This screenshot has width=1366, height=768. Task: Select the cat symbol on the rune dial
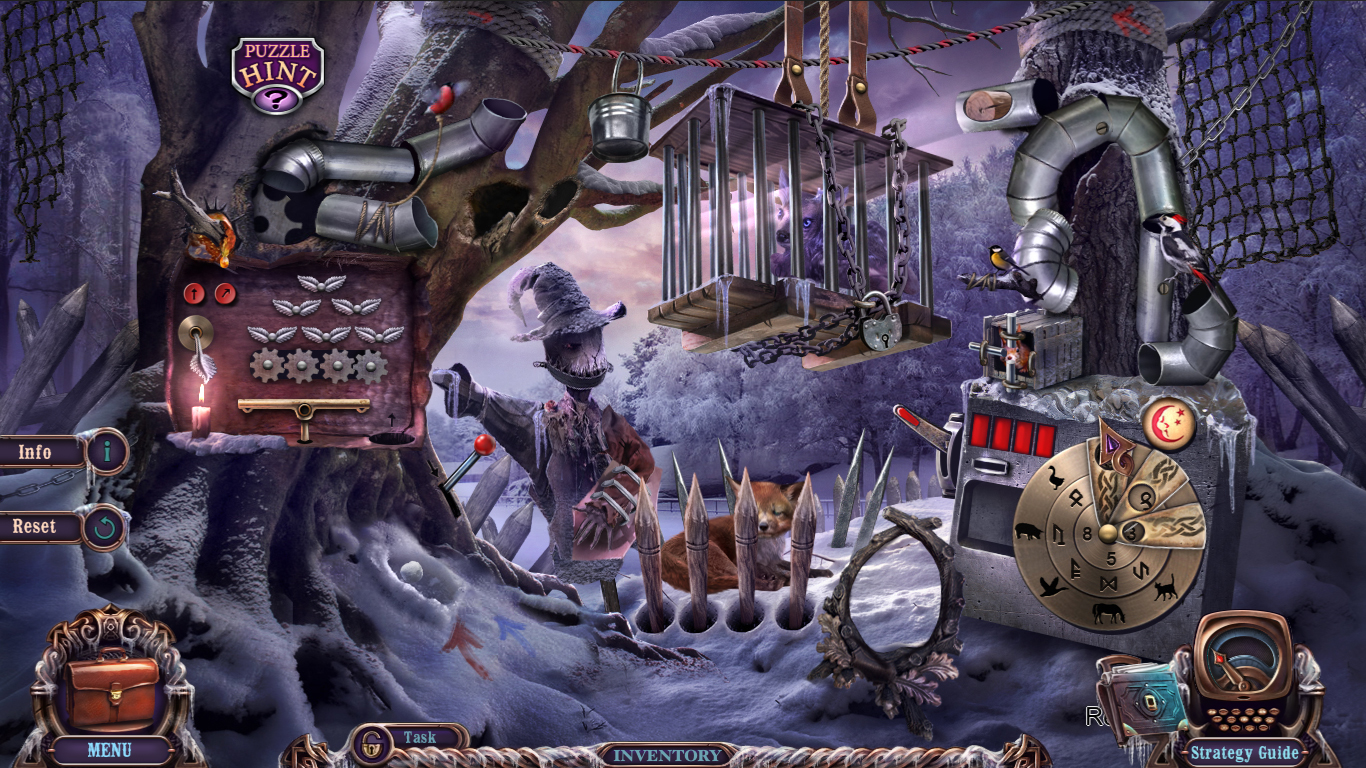pyautogui.click(x=1167, y=587)
